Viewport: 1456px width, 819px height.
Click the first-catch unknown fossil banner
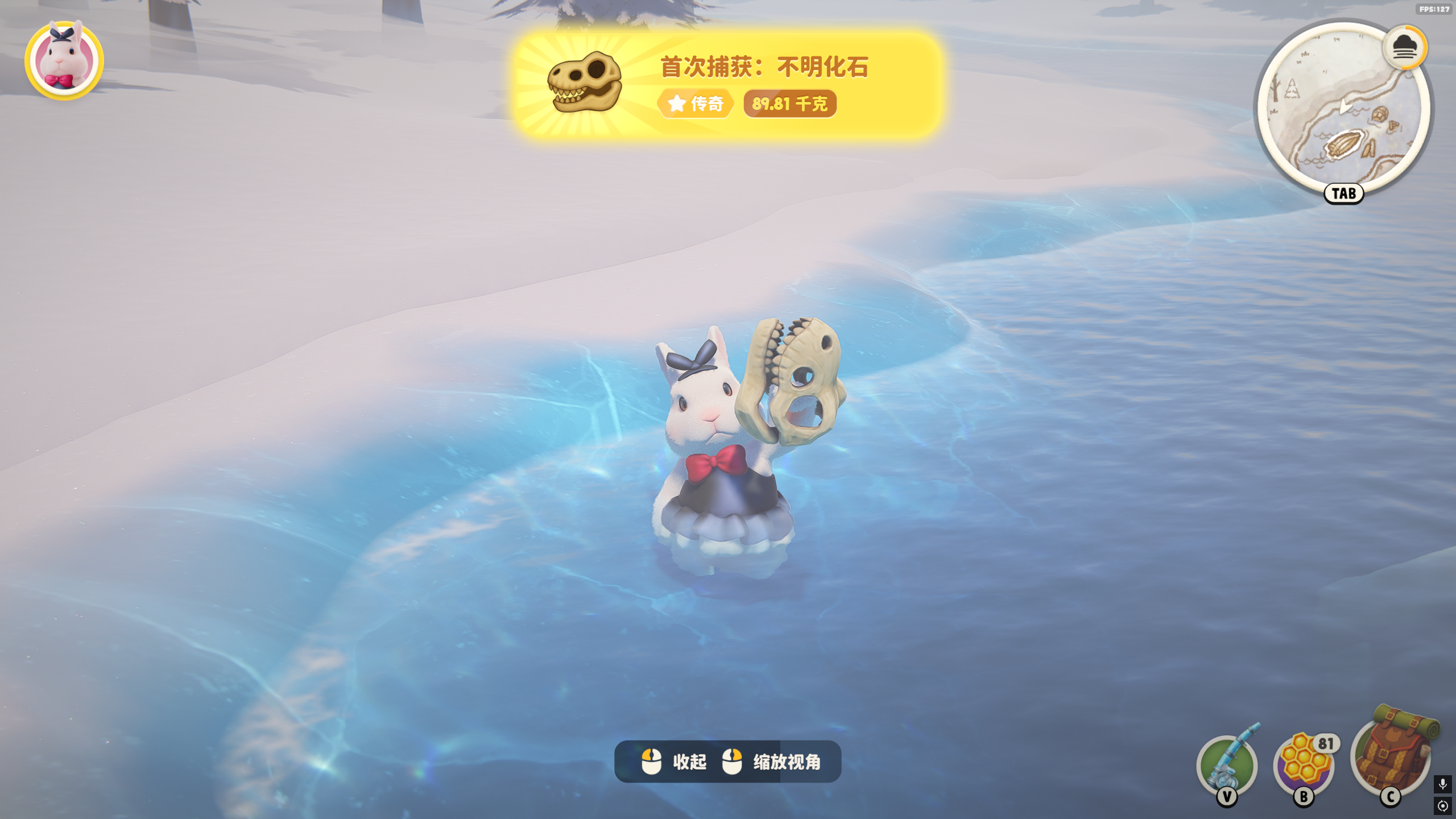click(x=728, y=85)
